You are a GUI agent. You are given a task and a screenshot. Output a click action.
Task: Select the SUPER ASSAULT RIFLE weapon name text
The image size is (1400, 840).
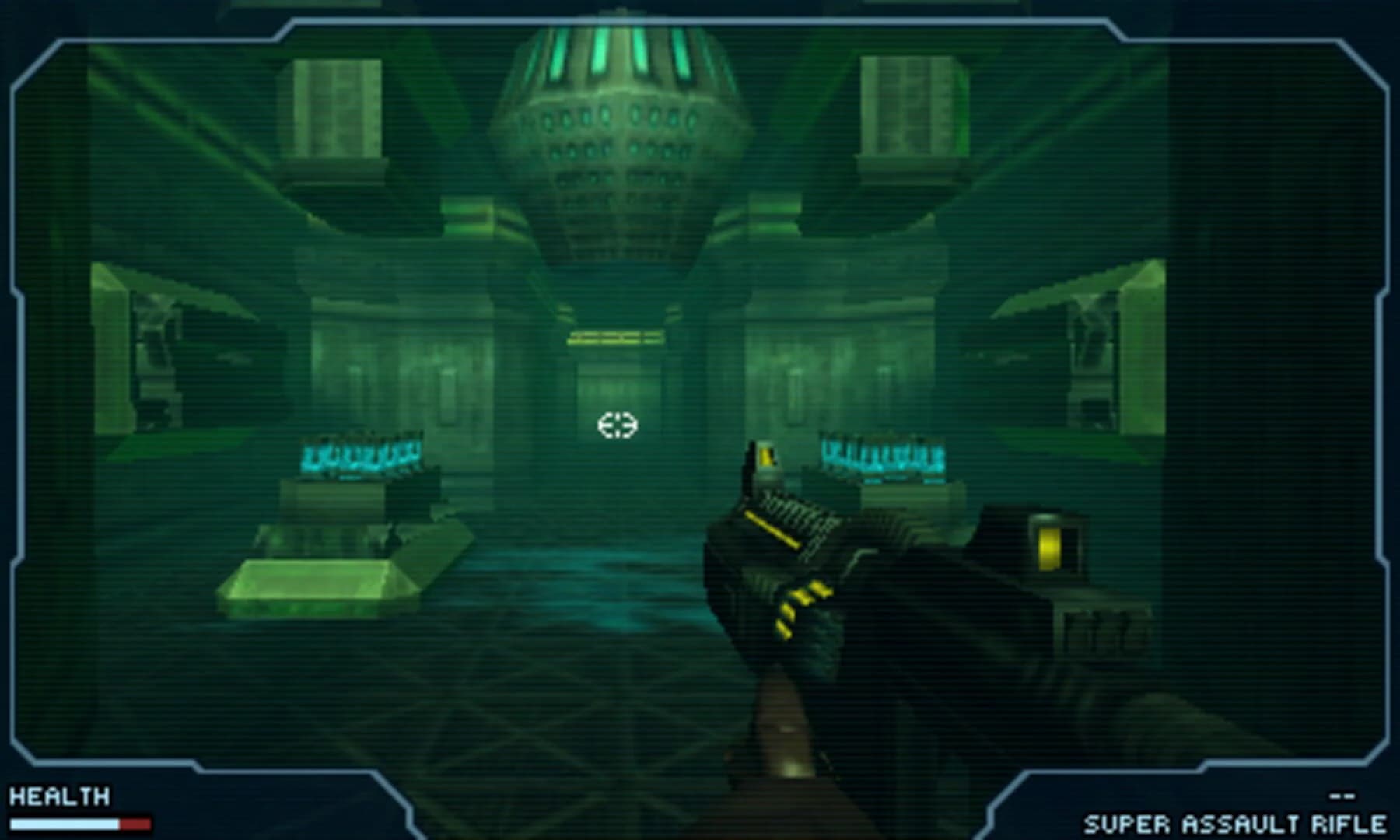[x=1237, y=823]
